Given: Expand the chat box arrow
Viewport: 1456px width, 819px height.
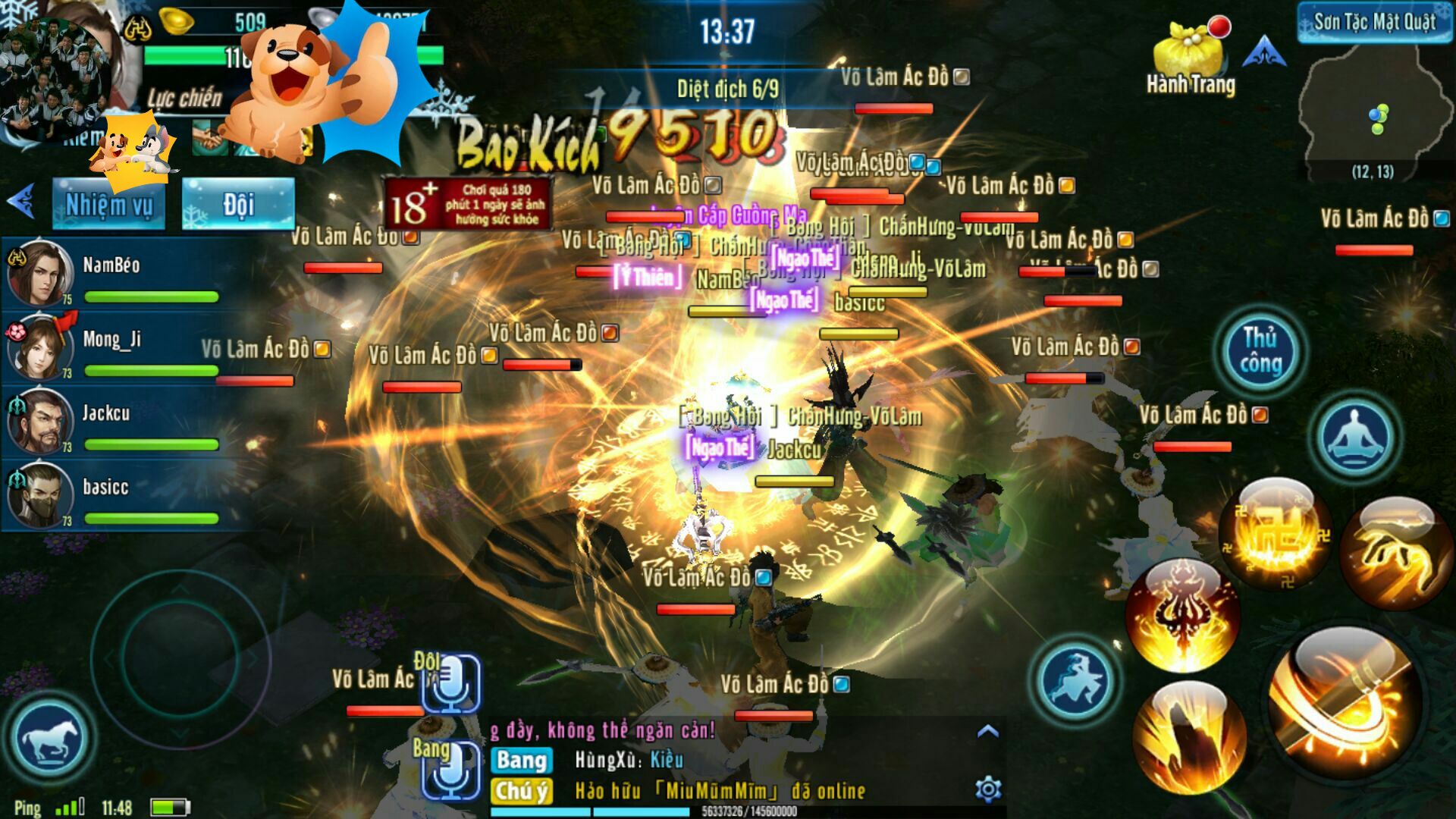Looking at the screenshot, I should 987,732.
